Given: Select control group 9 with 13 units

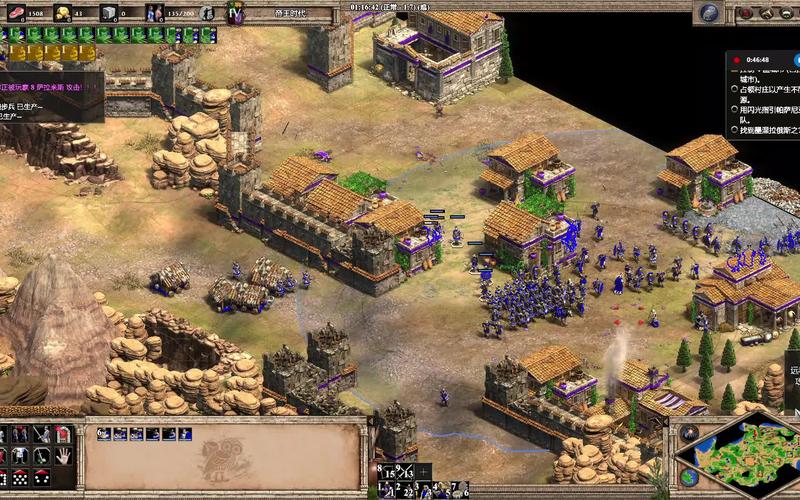Looking at the screenshot, I should coord(405,471).
